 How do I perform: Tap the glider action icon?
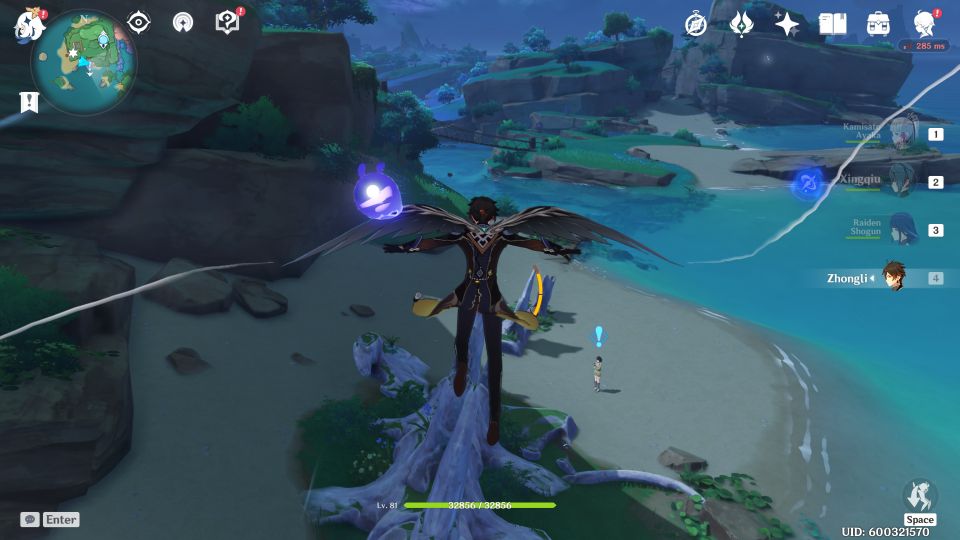[x=919, y=496]
